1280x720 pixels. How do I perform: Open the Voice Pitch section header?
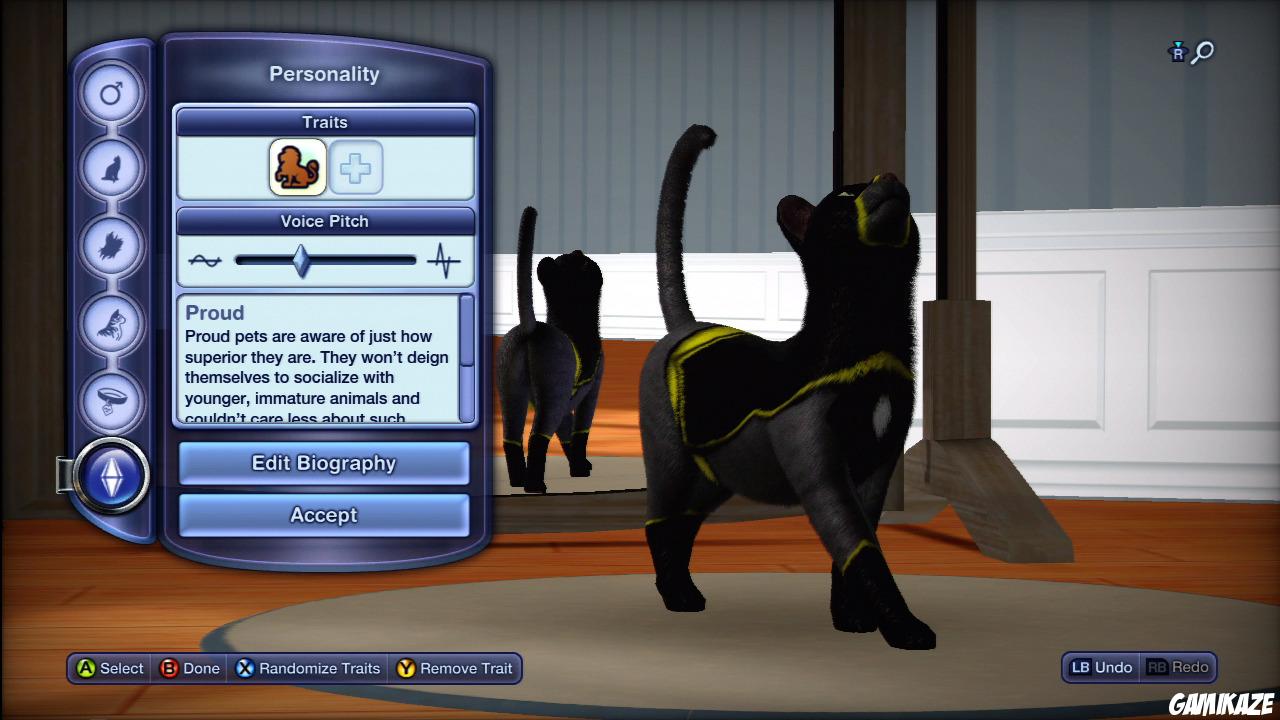[x=324, y=221]
